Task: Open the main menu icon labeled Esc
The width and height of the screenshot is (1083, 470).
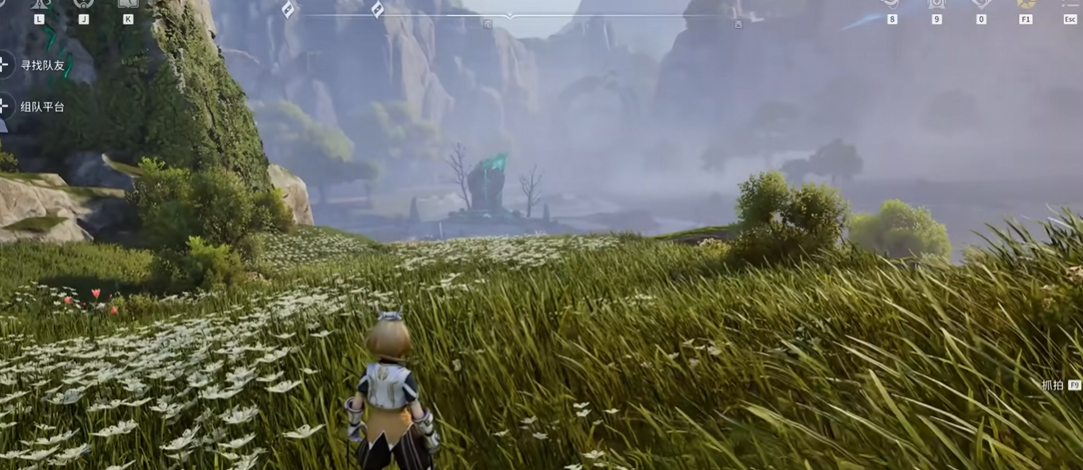Action: click(x=1069, y=4)
